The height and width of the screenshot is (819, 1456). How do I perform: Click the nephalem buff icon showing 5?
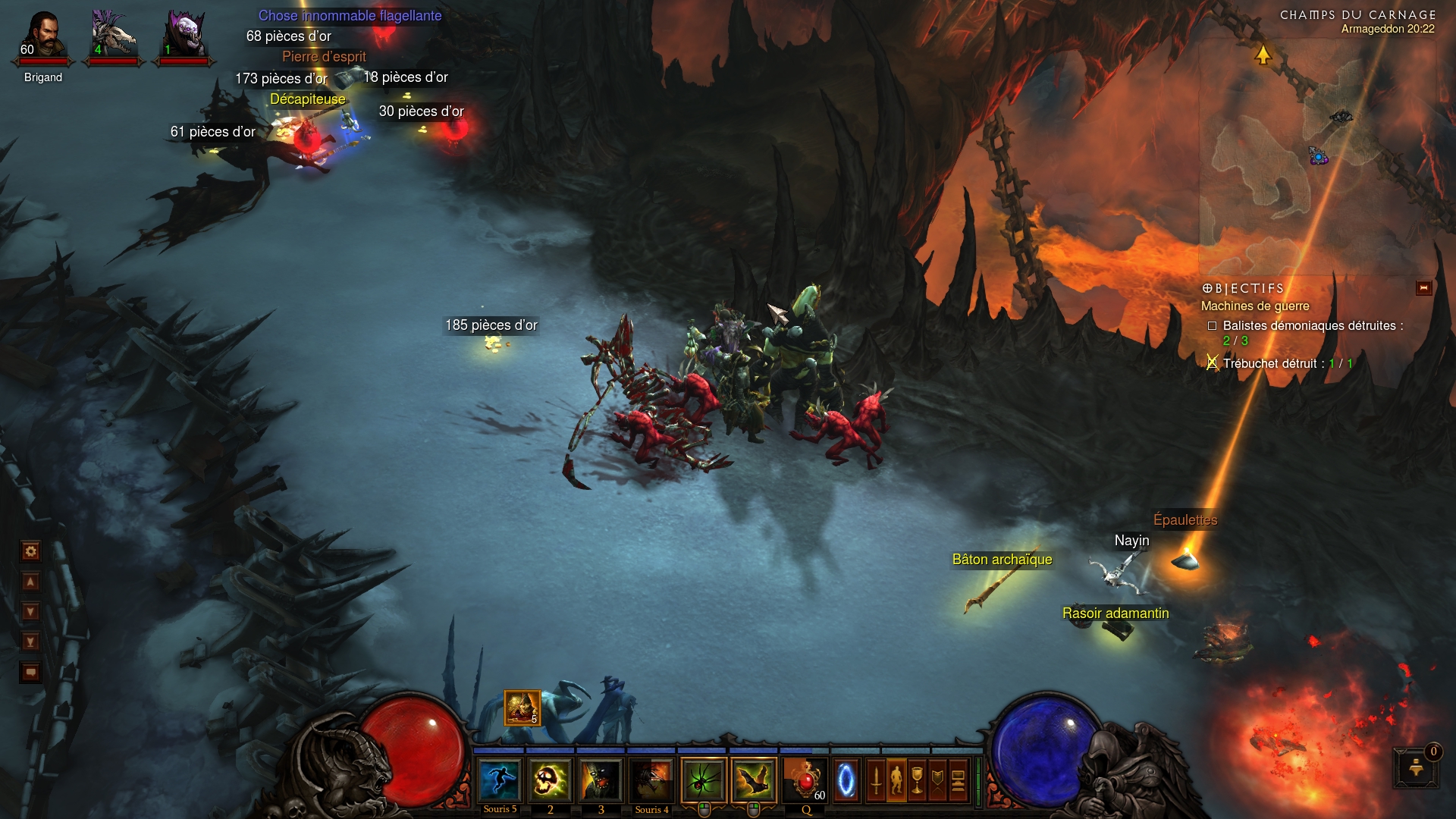522,708
